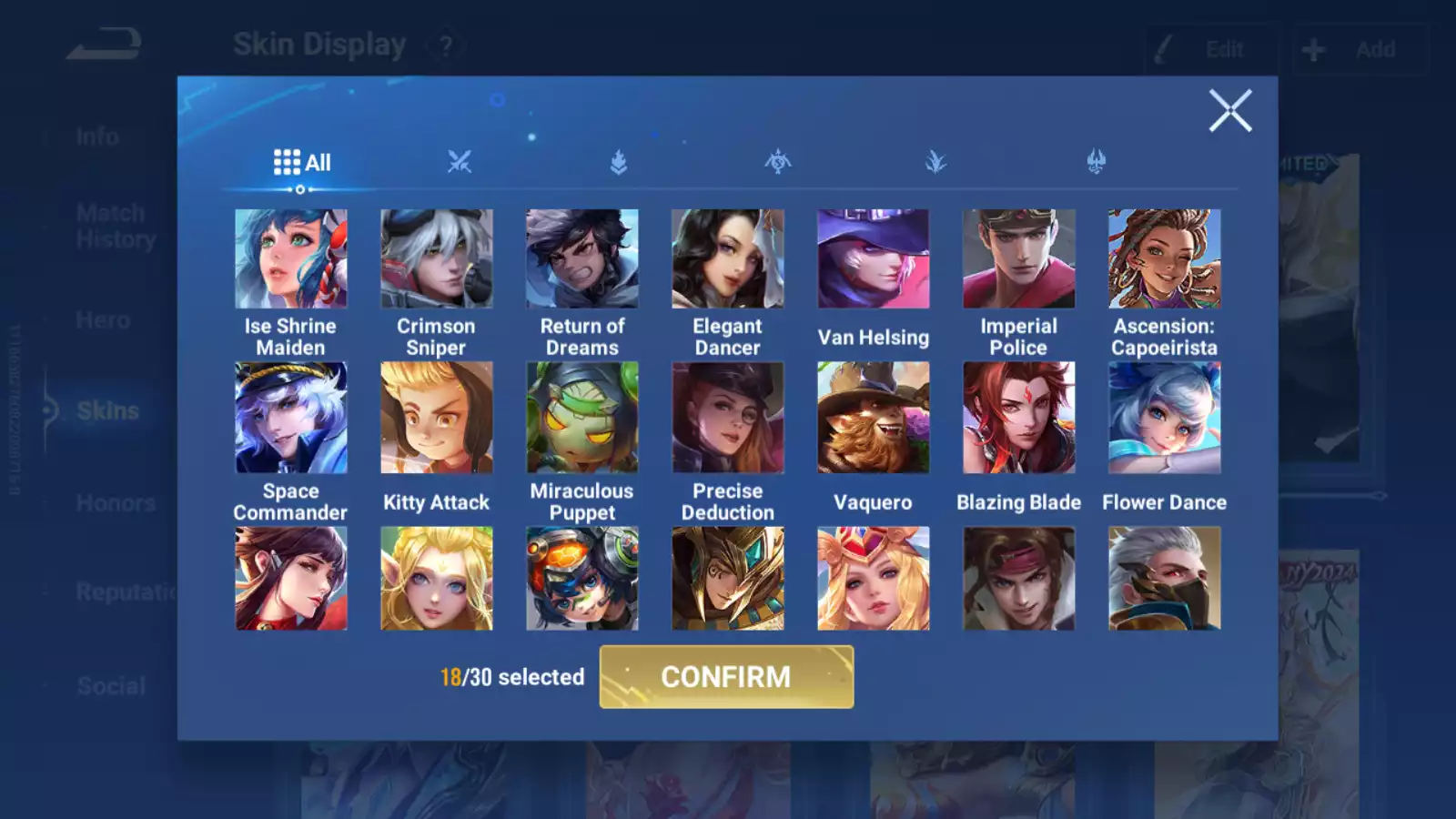The width and height of the screenshot is (1456, 819).
Task: Select the Elegant Dancer skin
Action: 728,259
